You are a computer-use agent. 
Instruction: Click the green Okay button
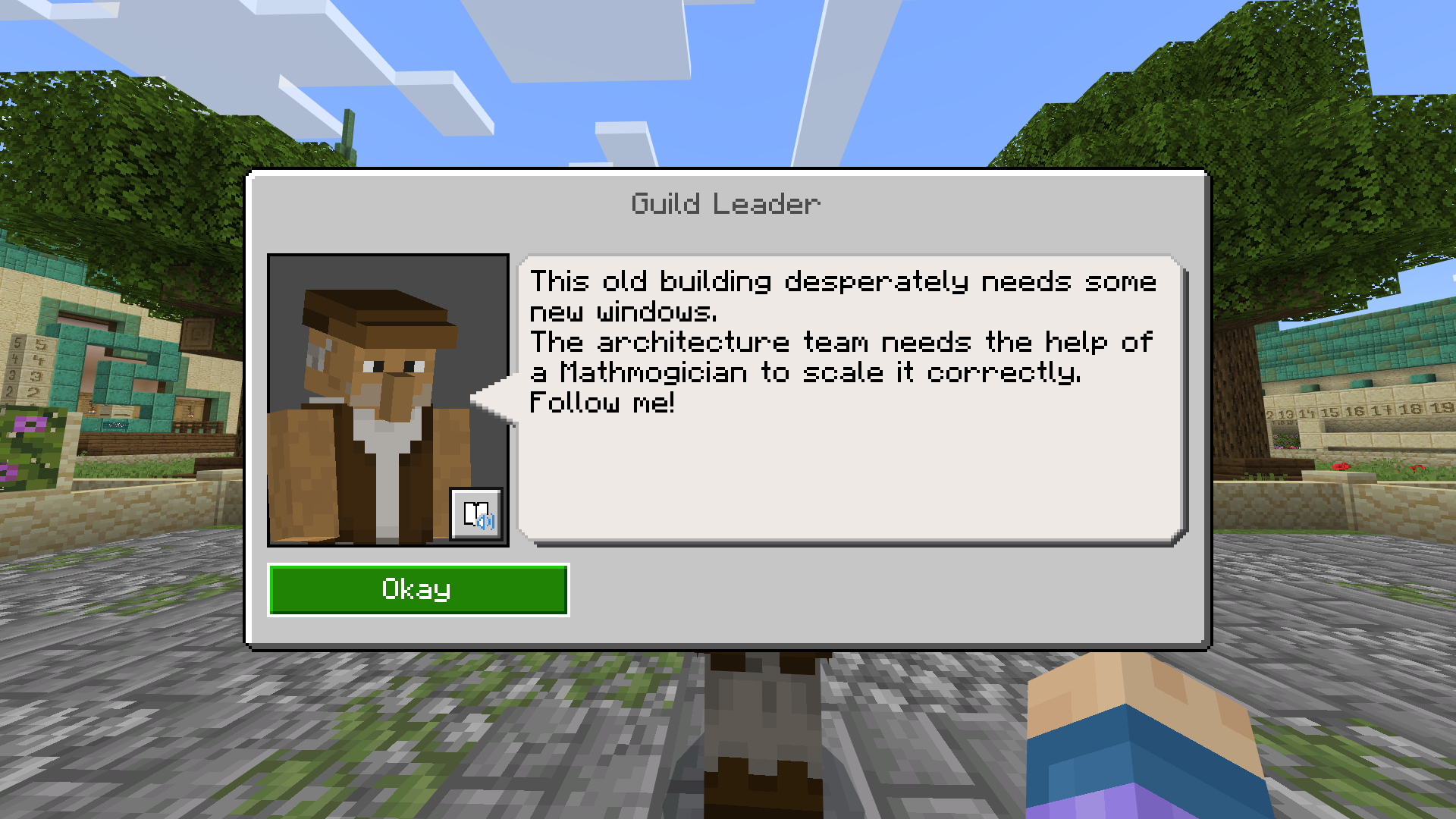coord(418,589)
